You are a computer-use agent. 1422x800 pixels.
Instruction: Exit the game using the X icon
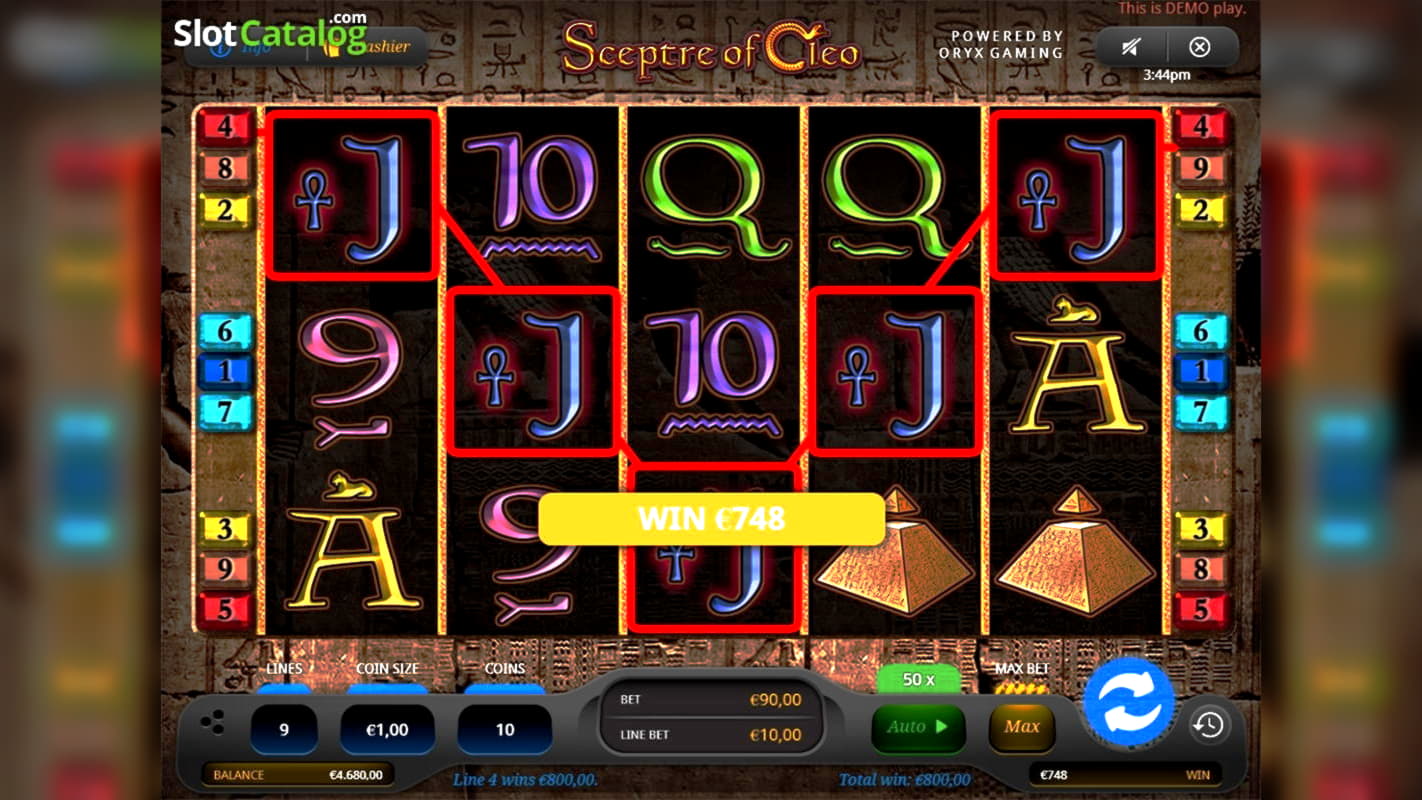click(1201, 45)
